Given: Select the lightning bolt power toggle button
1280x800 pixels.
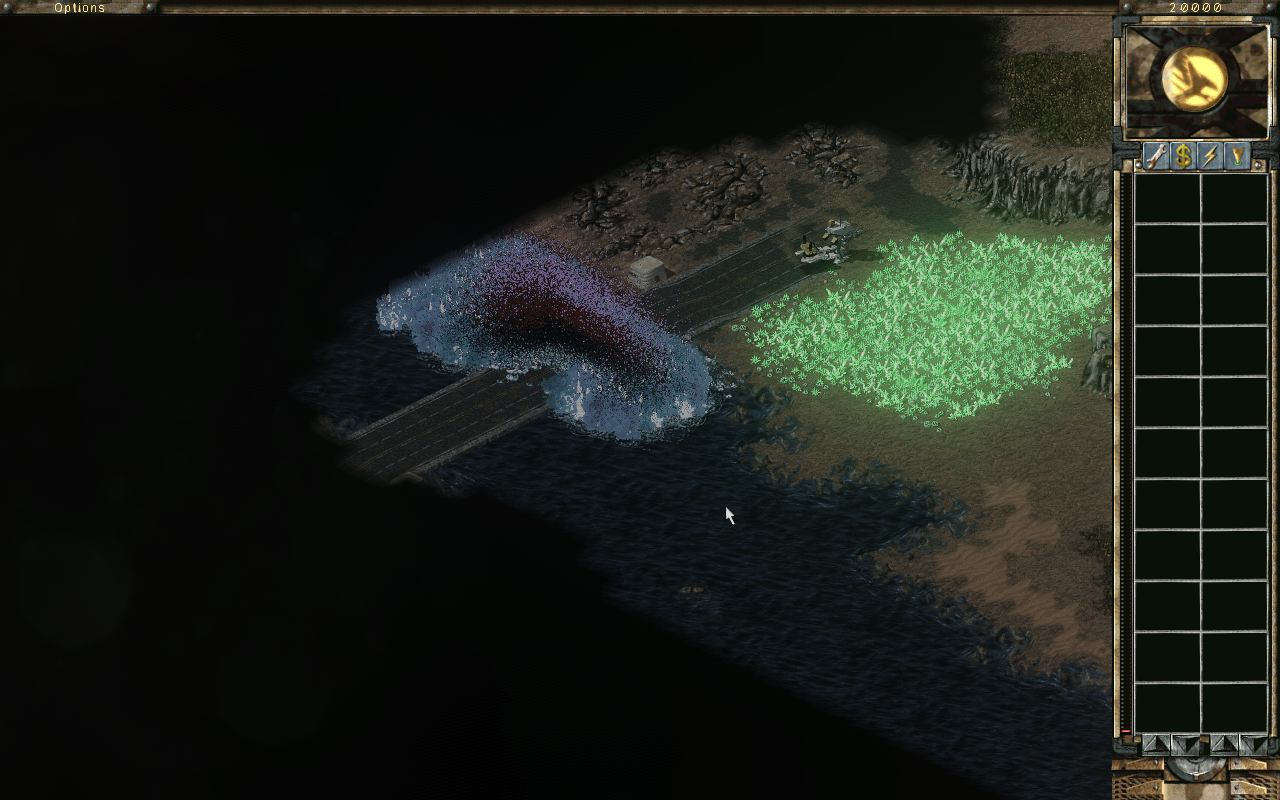Looking at the screenshot, I should pos(1210,156).
